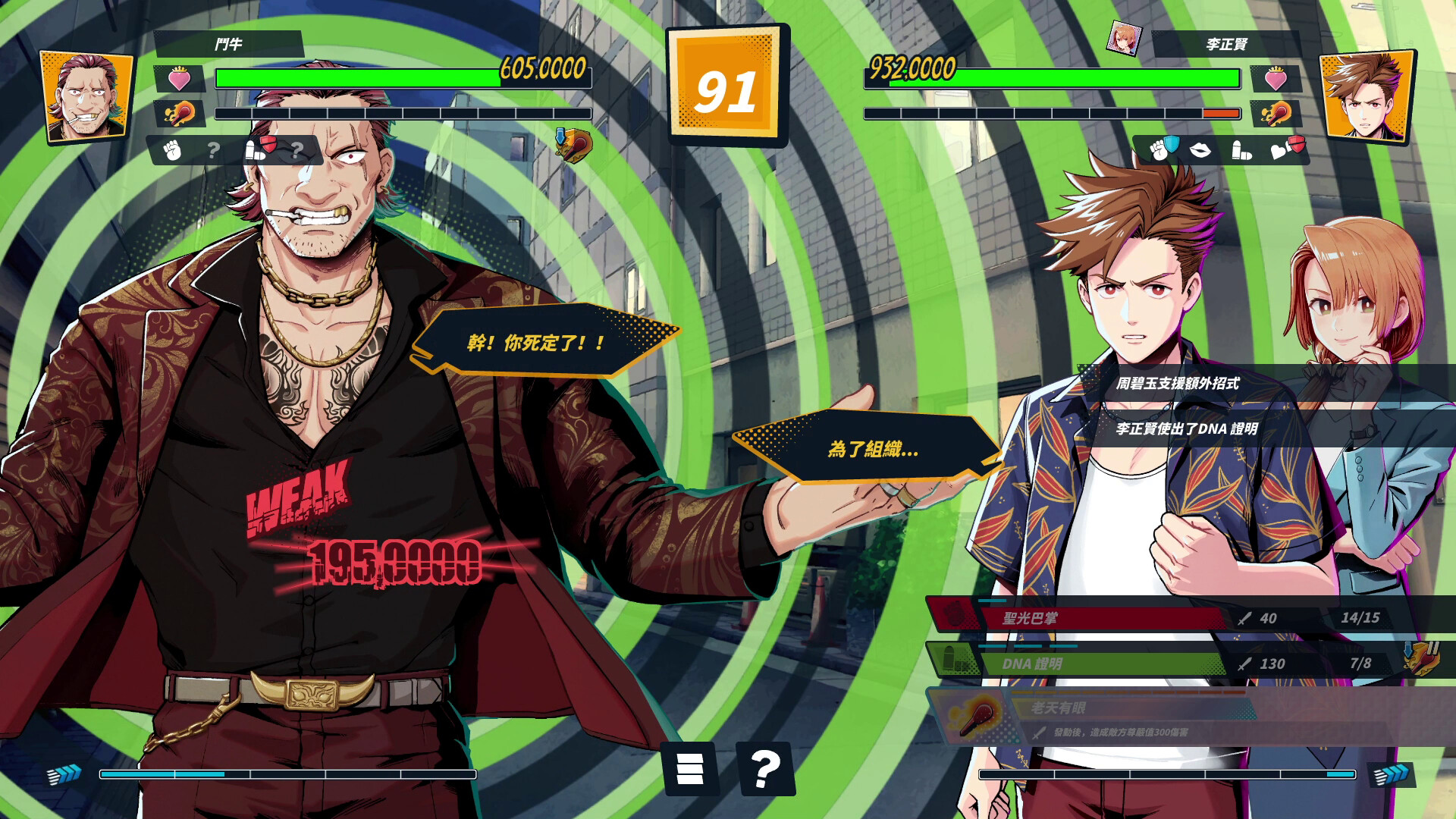This screenshot has width=1456, height=819.
Task: Check enemy's microphone debuff status icon
Action: pyautogui.click(x=573, y=145)
